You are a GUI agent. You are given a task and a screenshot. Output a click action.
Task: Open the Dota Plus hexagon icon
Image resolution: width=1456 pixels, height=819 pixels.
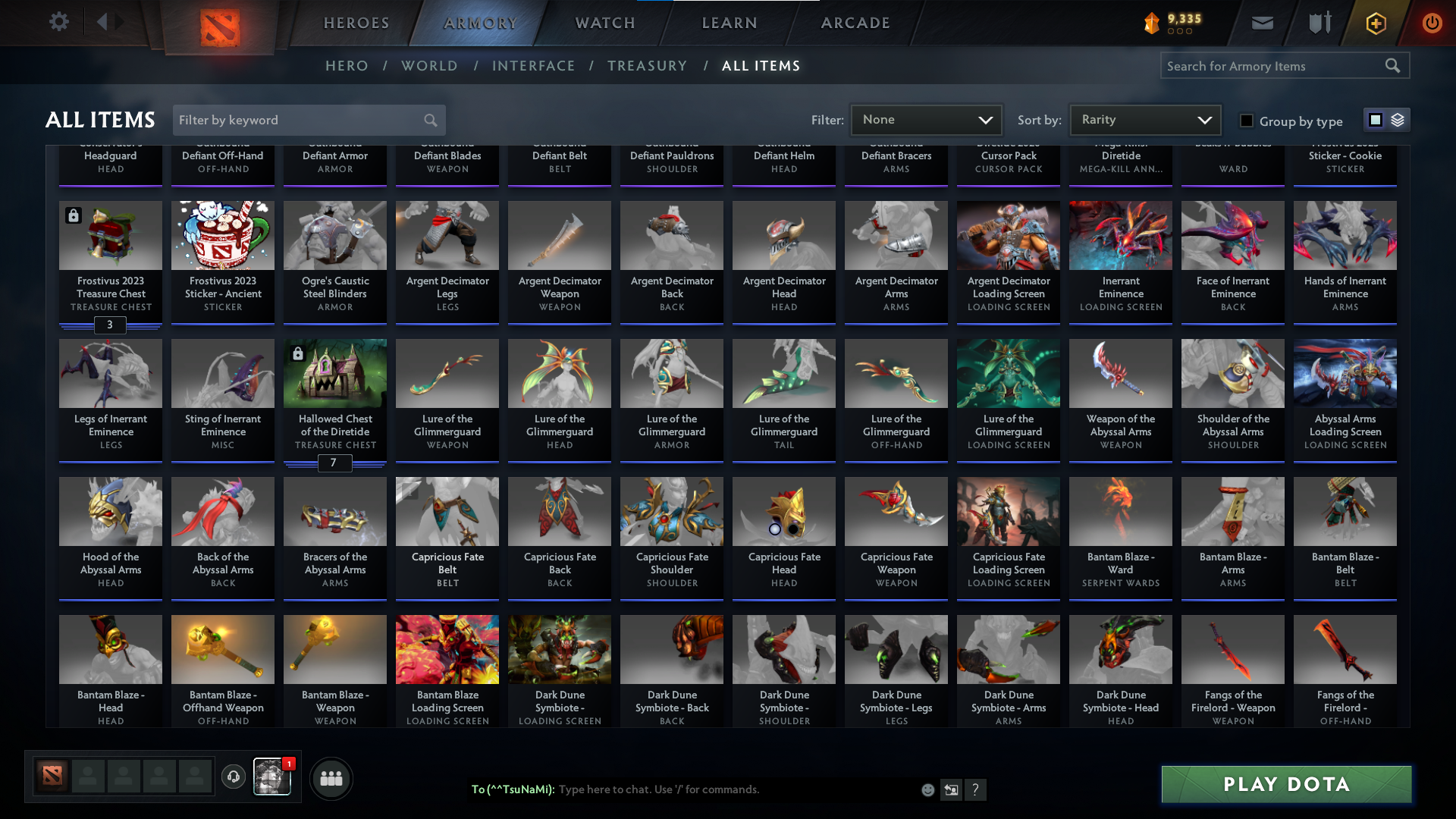point(1375,22)
